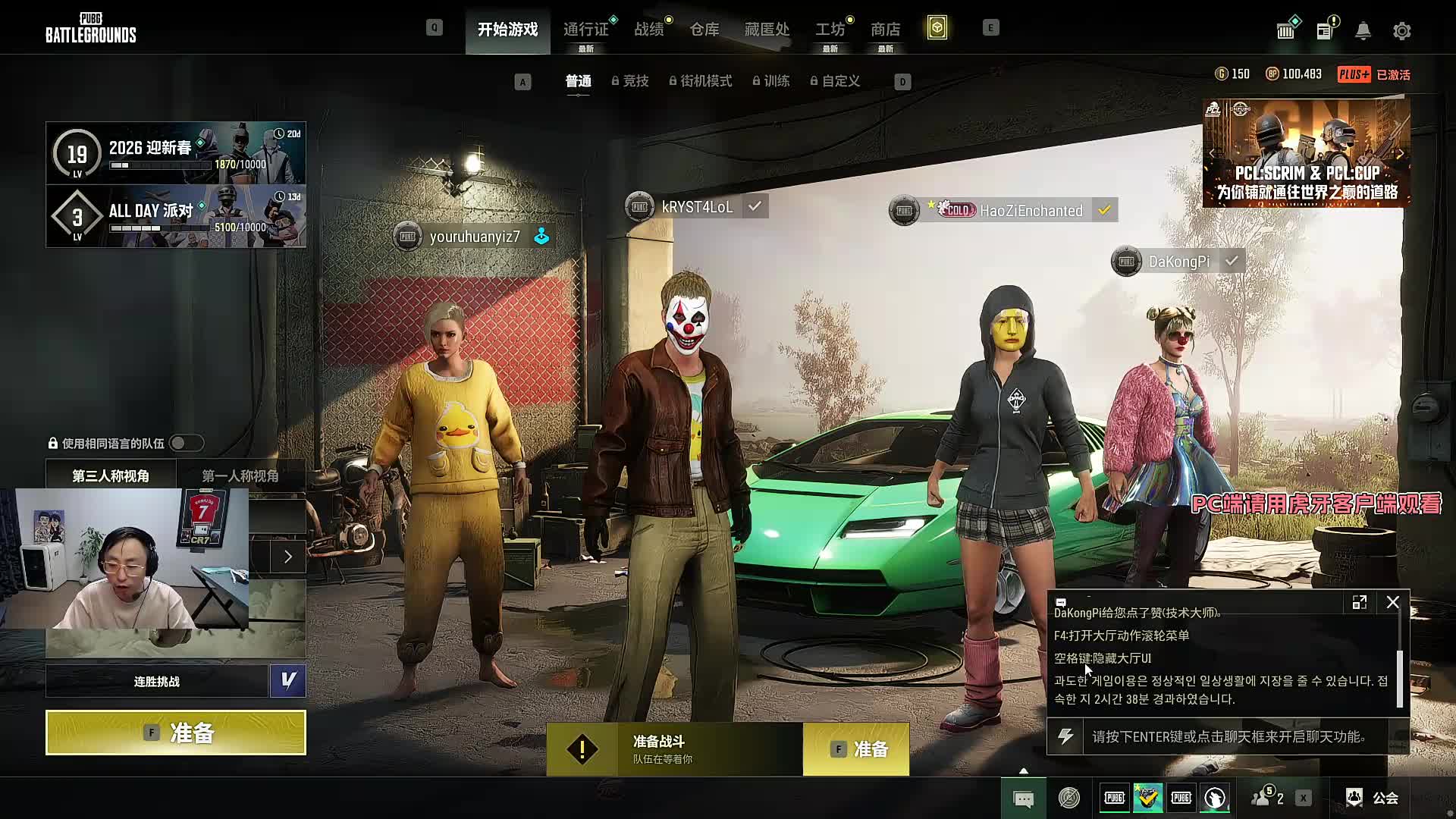Close the chat window
This screenshot has width=1456, height=819.
1392,602
